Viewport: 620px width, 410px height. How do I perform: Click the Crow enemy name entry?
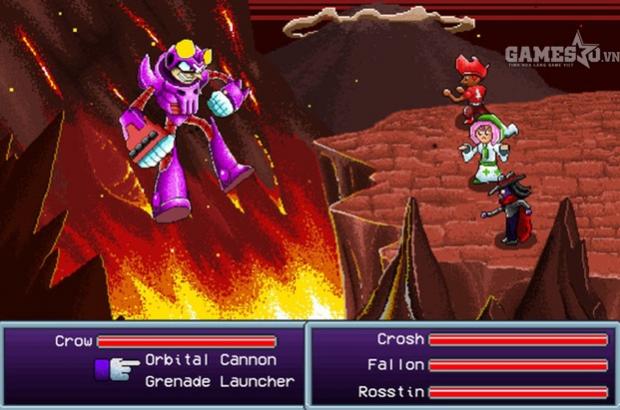(74, 341)
